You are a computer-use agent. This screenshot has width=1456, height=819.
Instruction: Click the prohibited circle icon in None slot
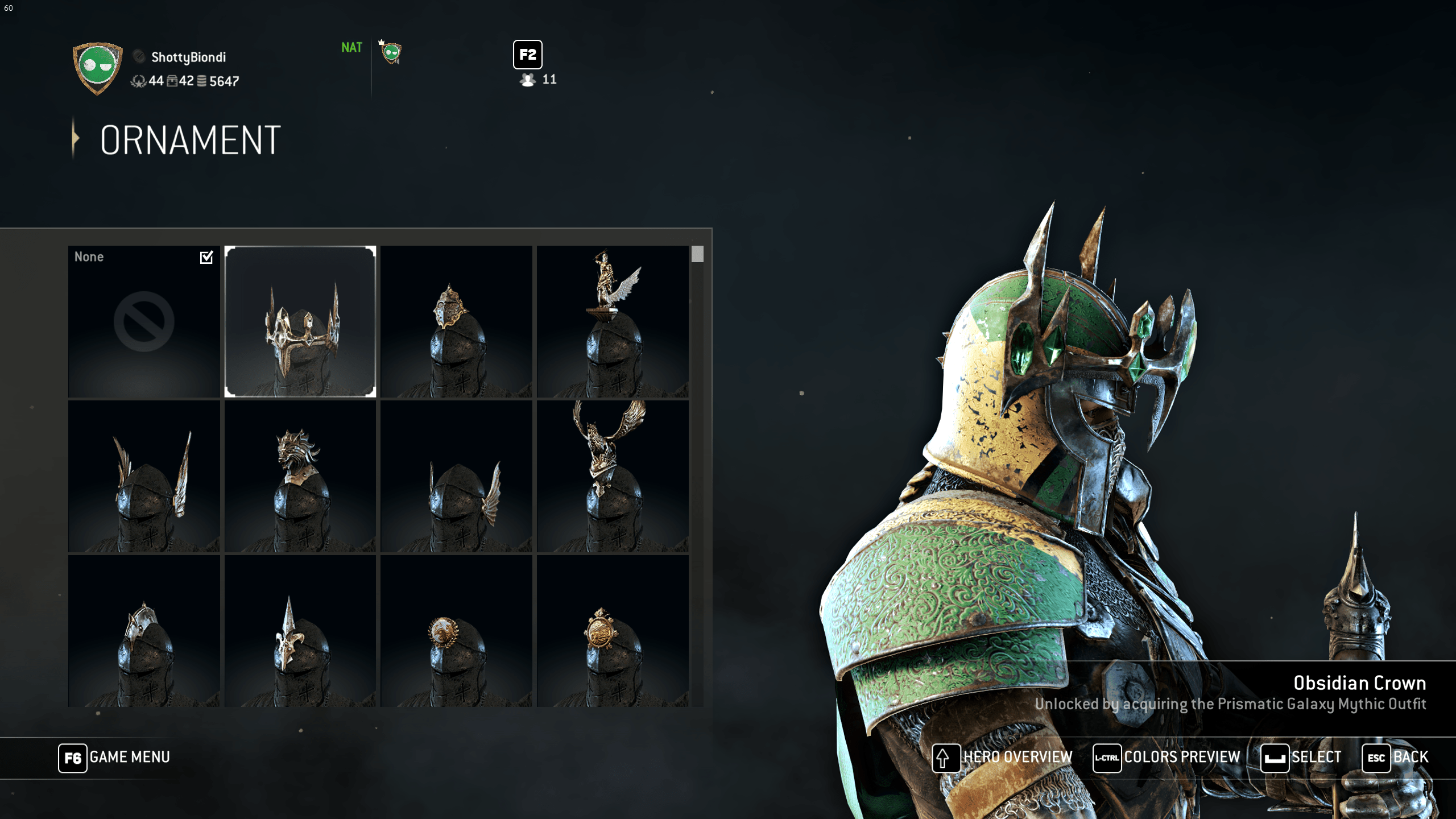click(144, 321)
